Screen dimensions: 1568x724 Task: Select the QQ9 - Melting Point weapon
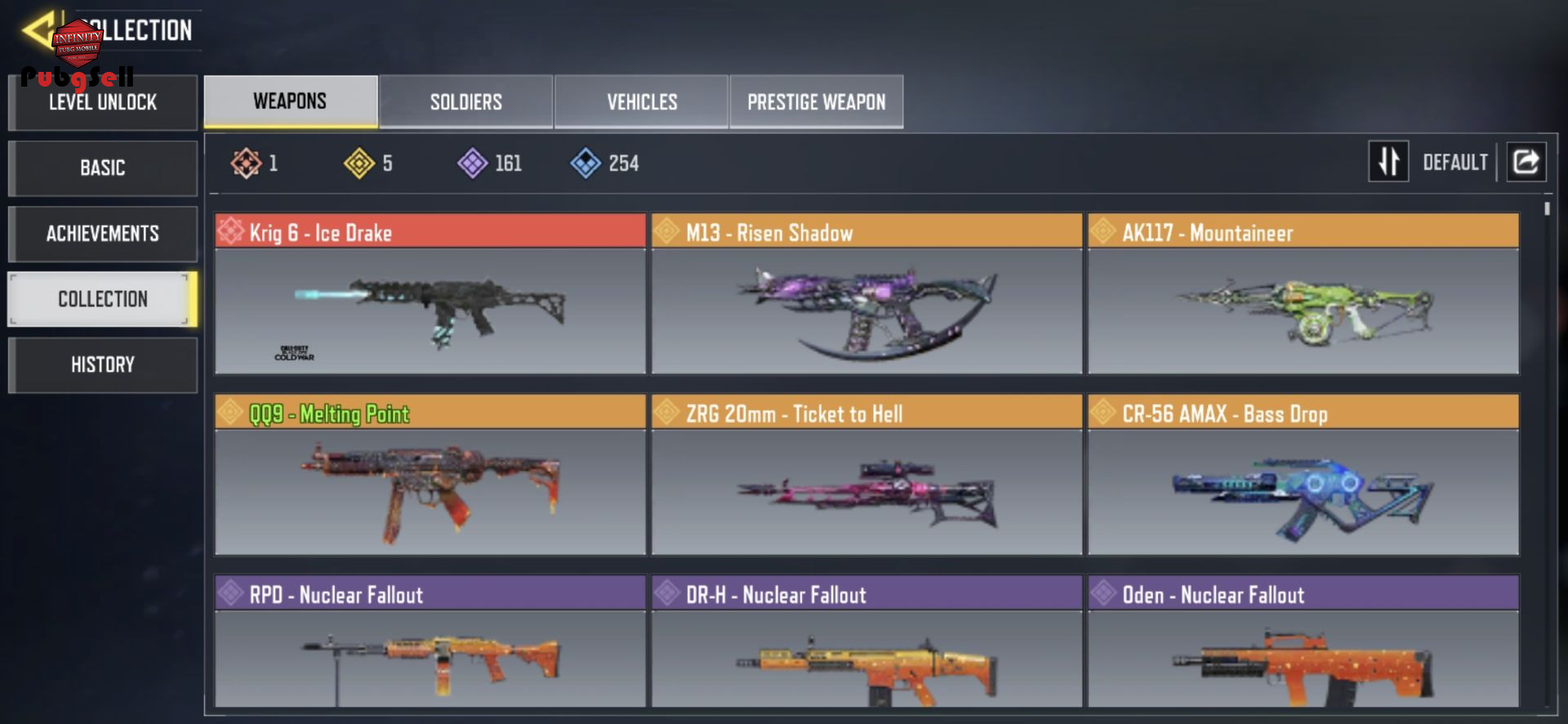pyautogui.click(x=430, y=476)
